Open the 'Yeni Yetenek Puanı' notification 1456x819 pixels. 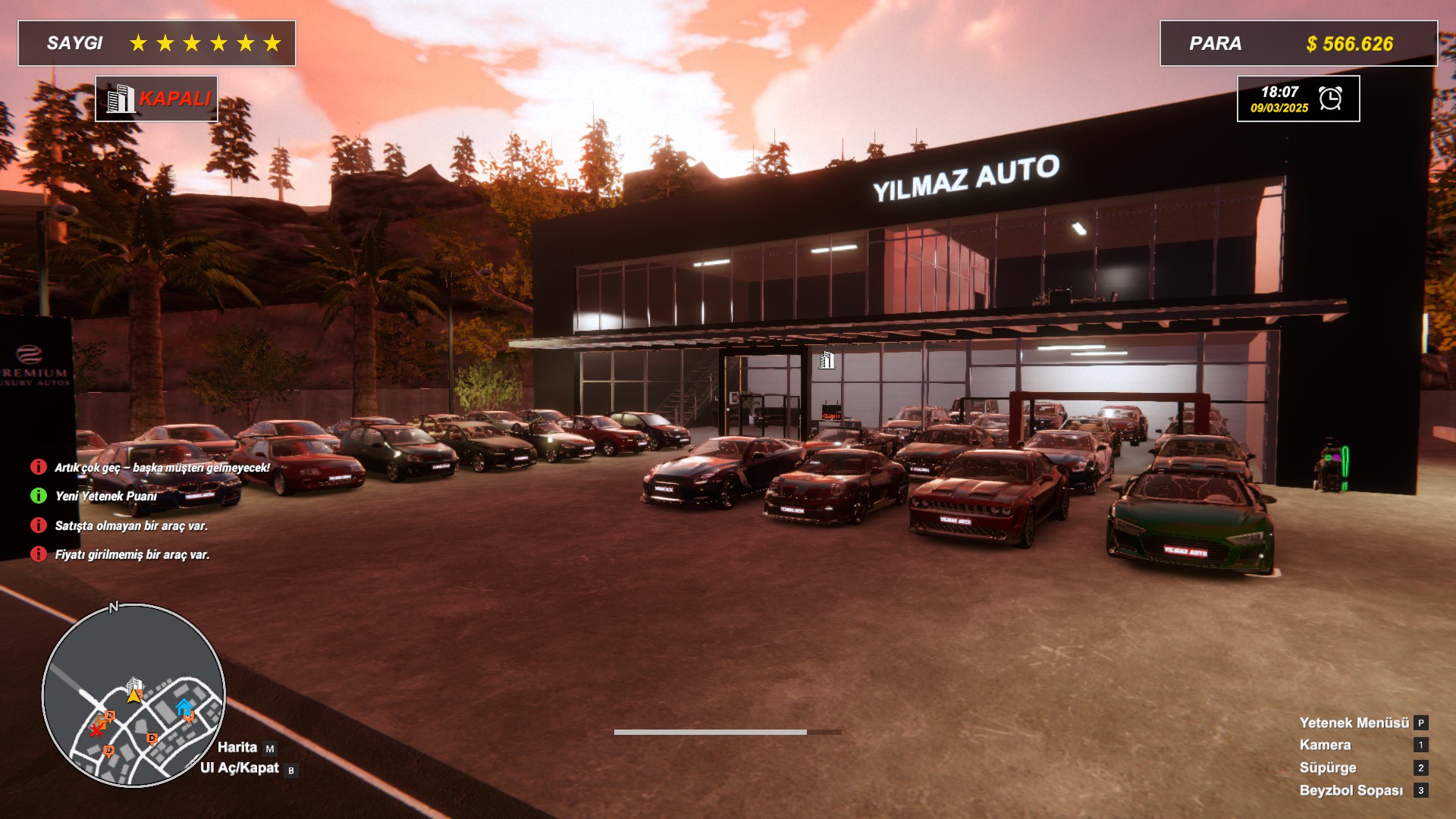pyautogui.click(x=105, y=496)
